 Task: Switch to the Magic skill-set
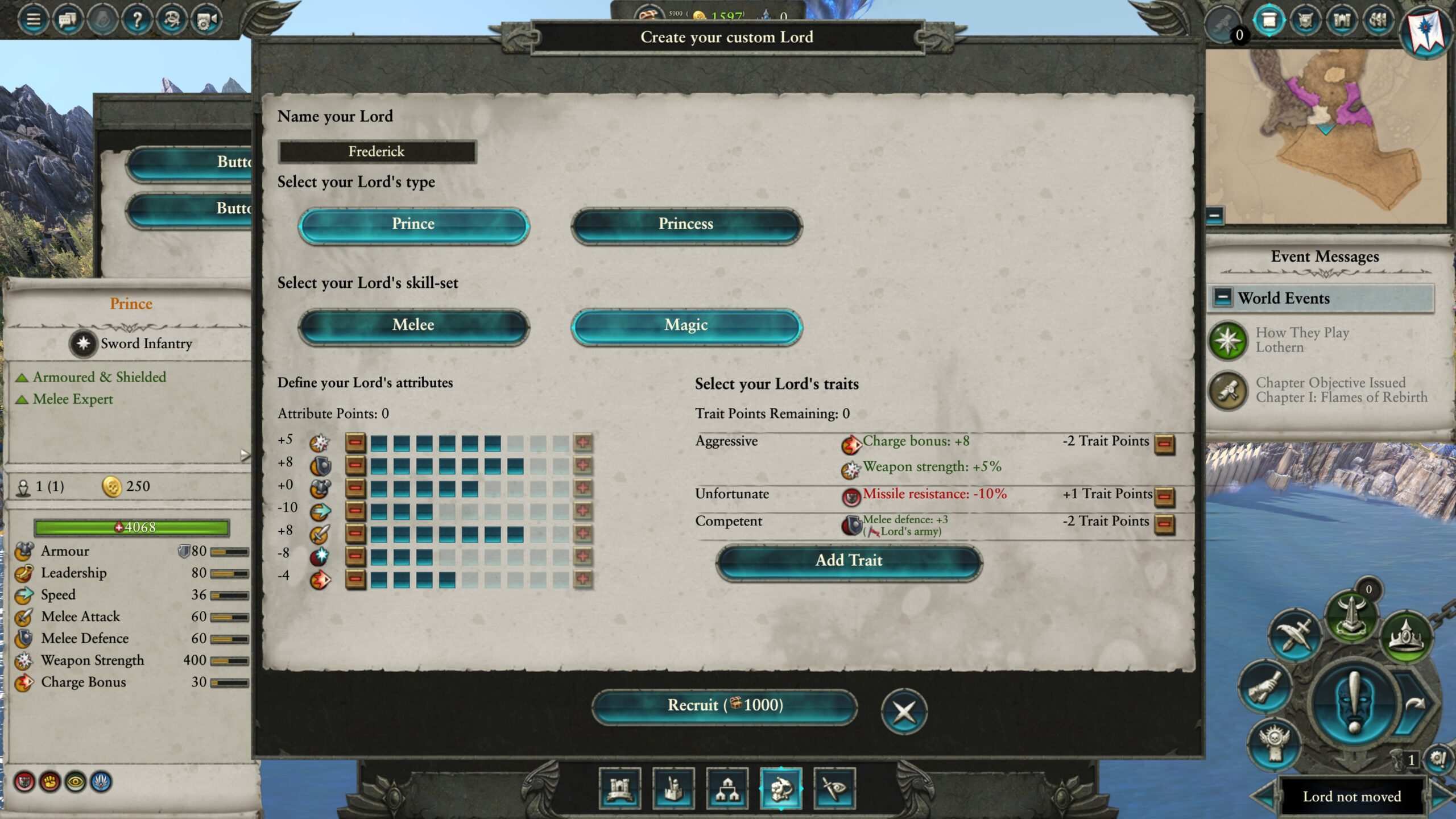click(686, 325)
